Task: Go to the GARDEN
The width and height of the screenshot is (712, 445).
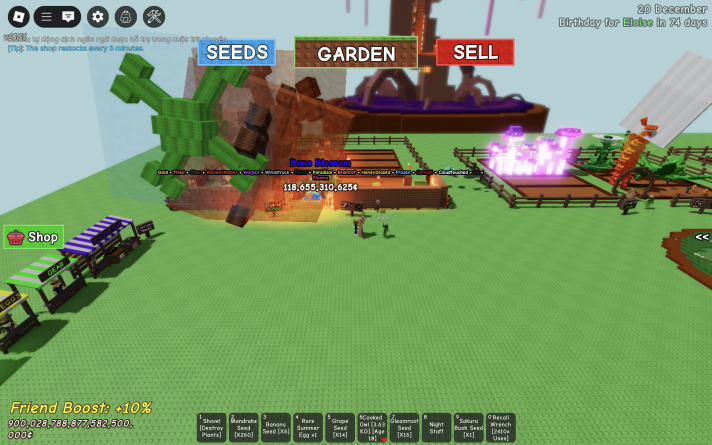Action: point(356,54)
